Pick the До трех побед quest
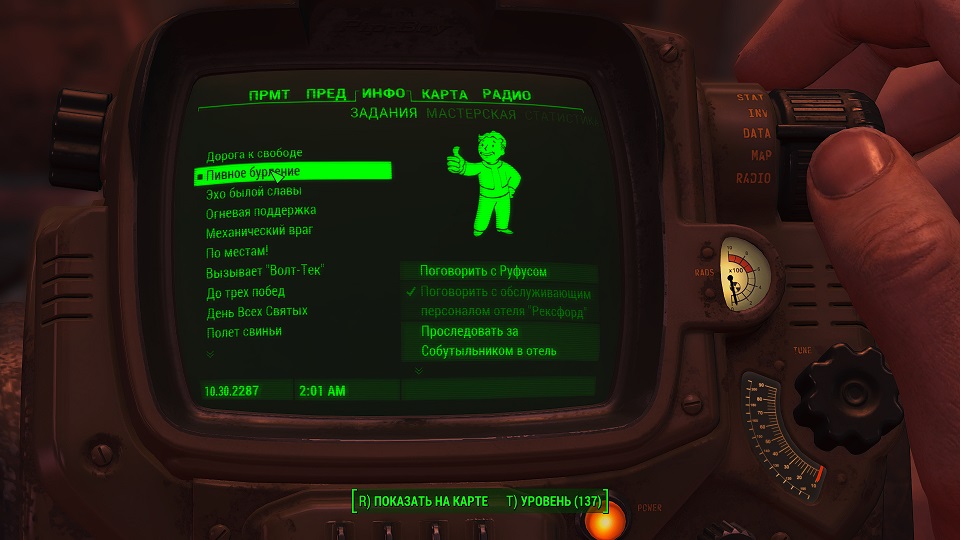960x540 pixels. click(245, 292)
